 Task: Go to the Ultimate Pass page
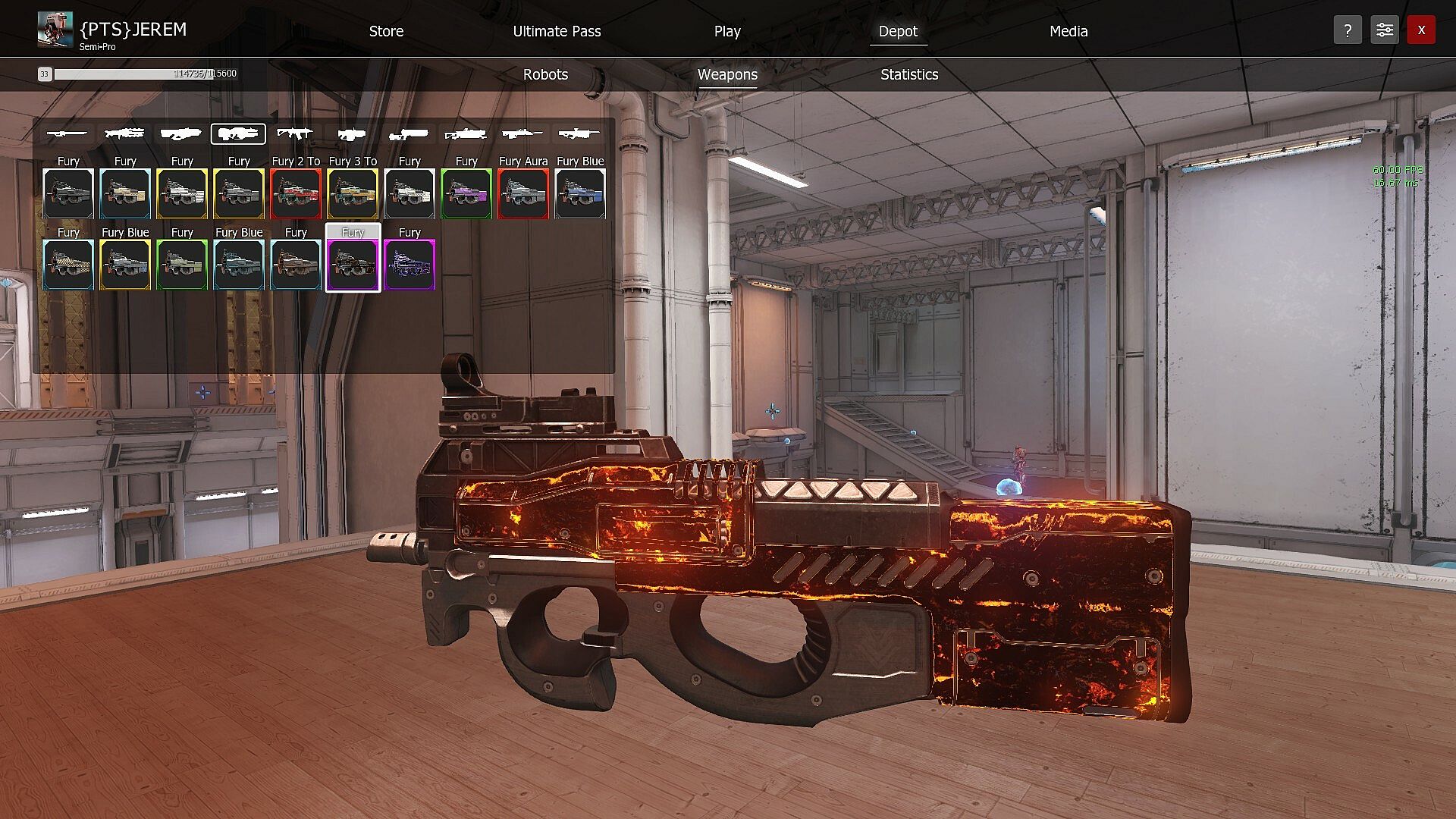[557, 31]
